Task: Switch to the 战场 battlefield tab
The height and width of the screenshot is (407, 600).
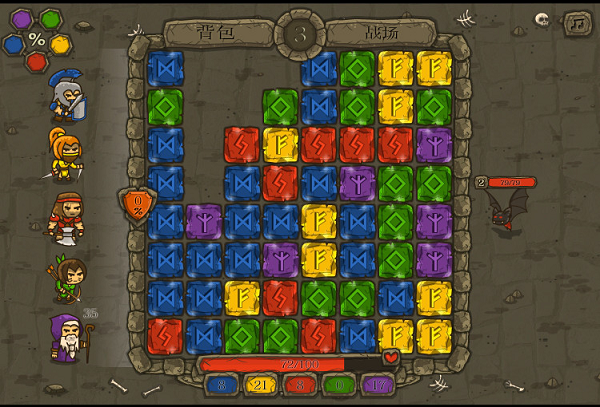Action: [383, 32]
